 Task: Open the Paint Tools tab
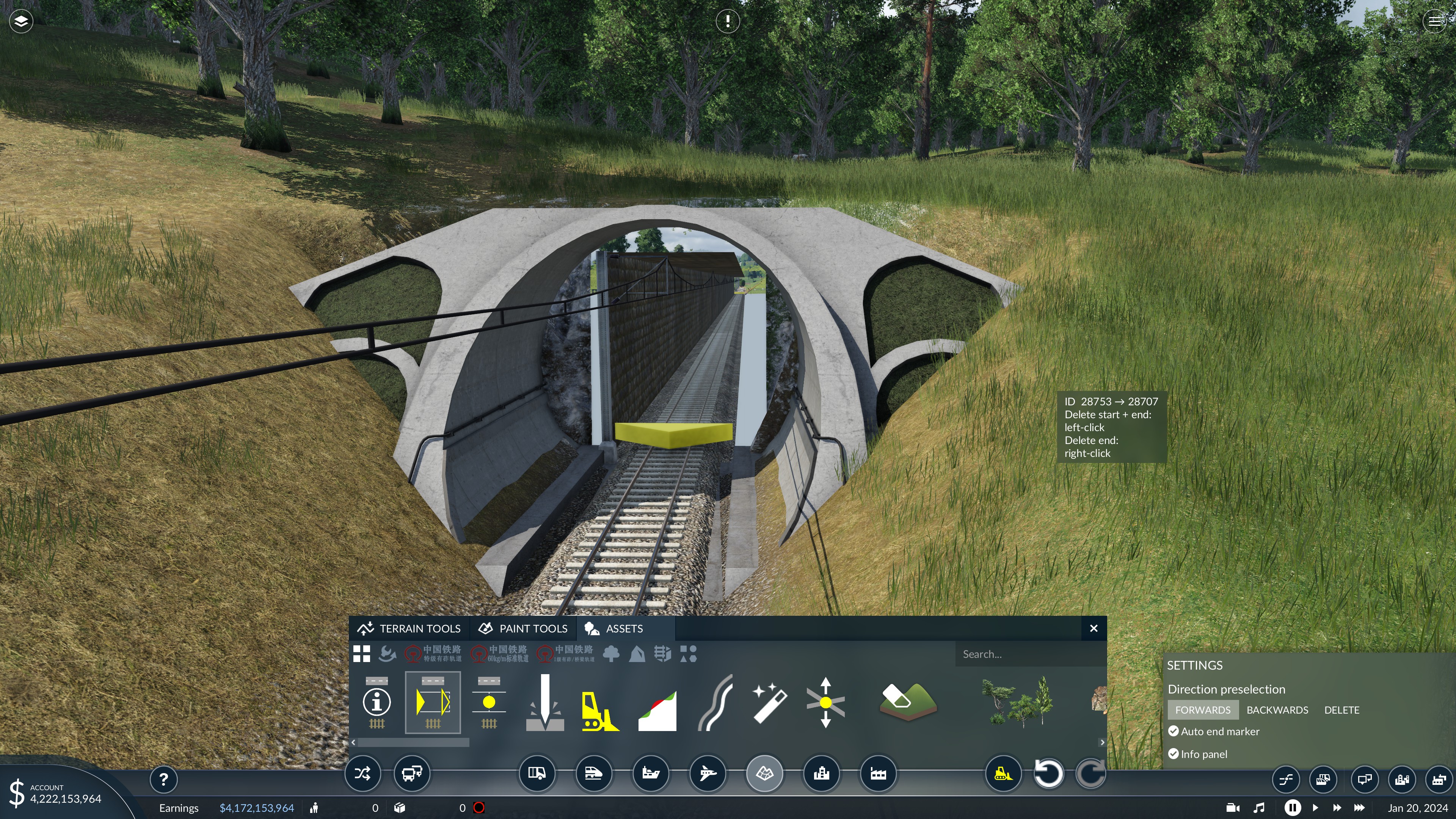523,629
